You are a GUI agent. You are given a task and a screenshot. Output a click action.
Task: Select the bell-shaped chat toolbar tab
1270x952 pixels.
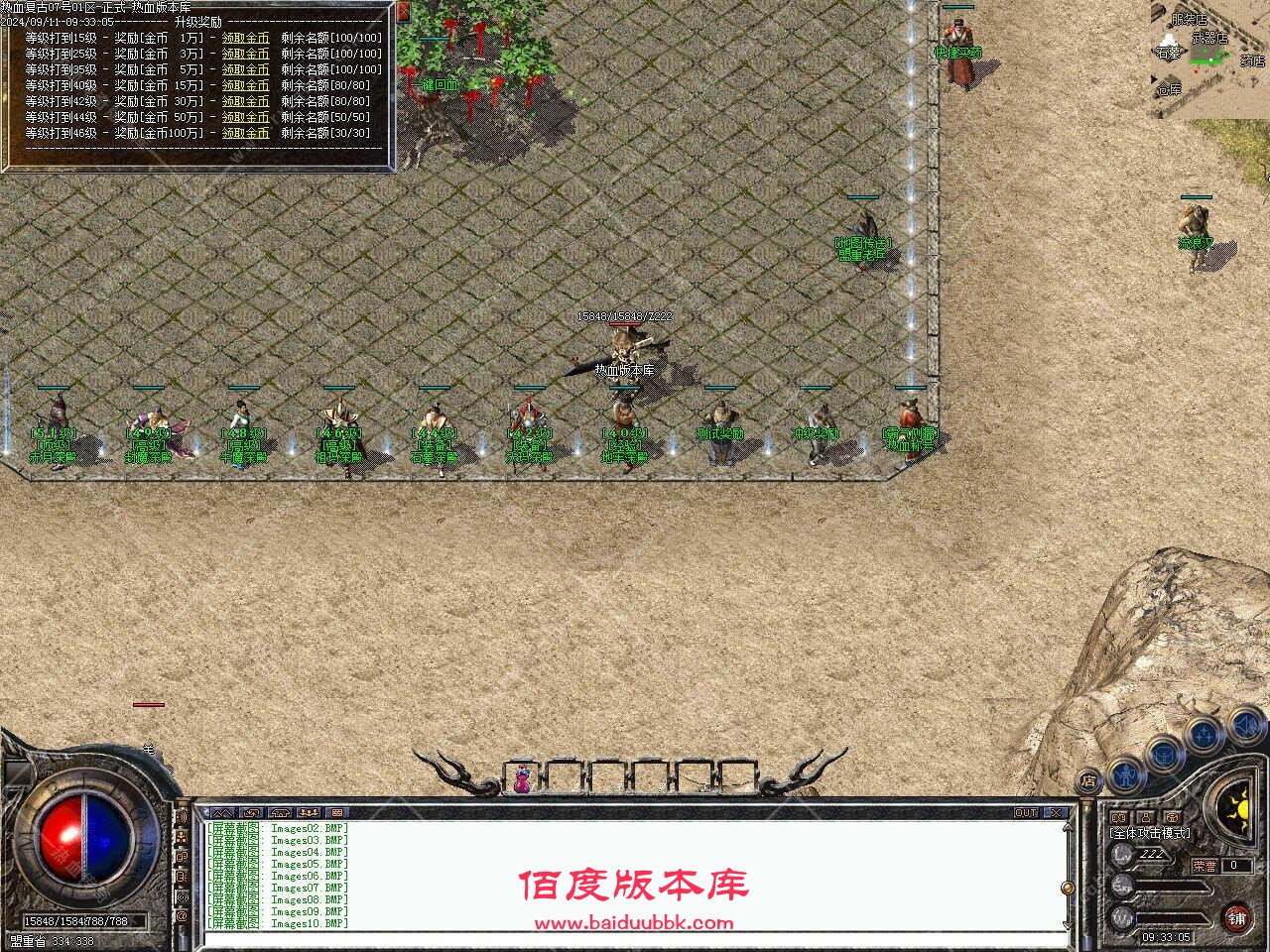click(280, 811)
